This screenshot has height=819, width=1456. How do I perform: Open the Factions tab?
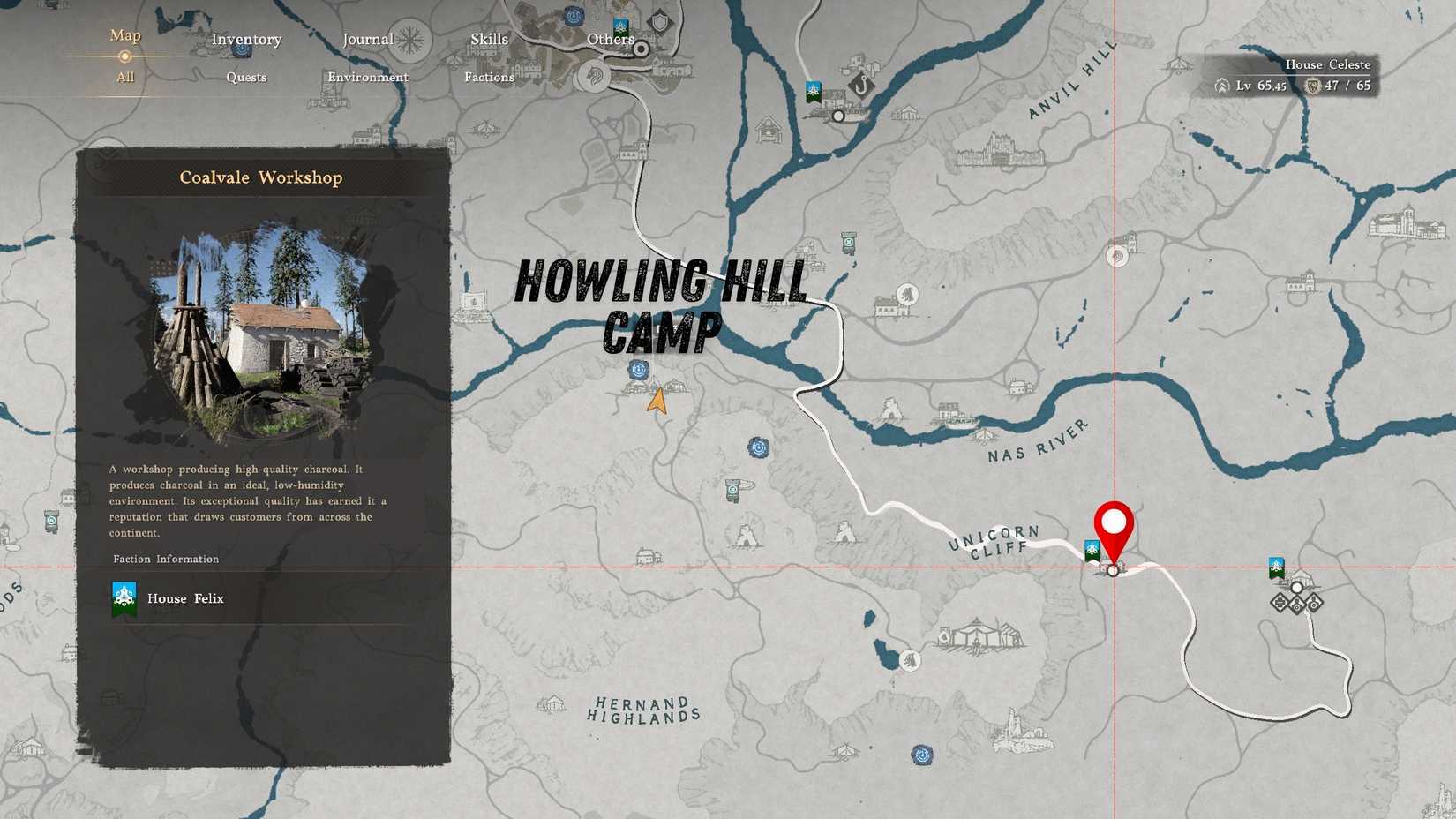pyautogui.click(x=489, y=78)
